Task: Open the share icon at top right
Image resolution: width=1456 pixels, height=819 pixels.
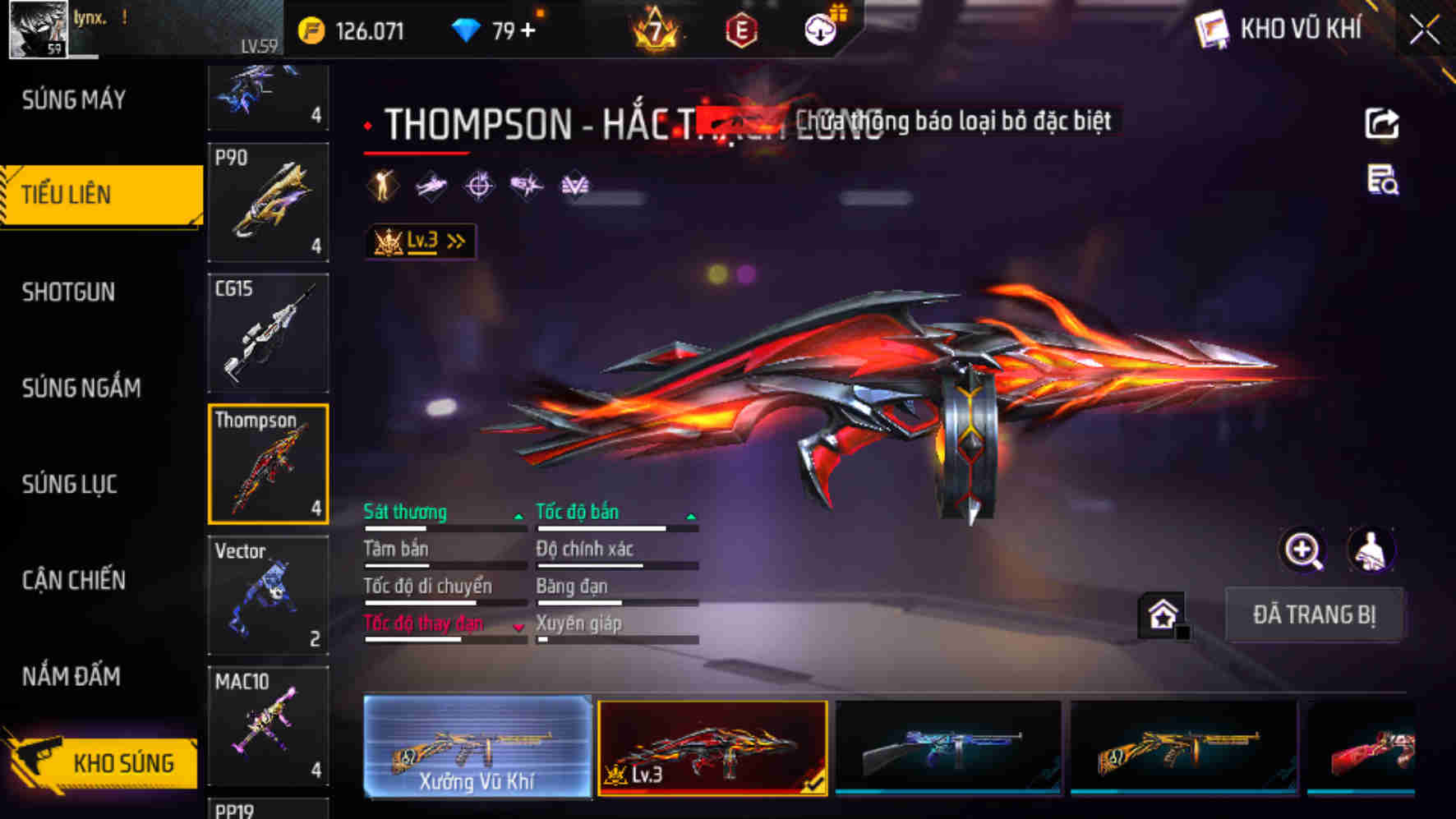Action: click(1383, 123)
